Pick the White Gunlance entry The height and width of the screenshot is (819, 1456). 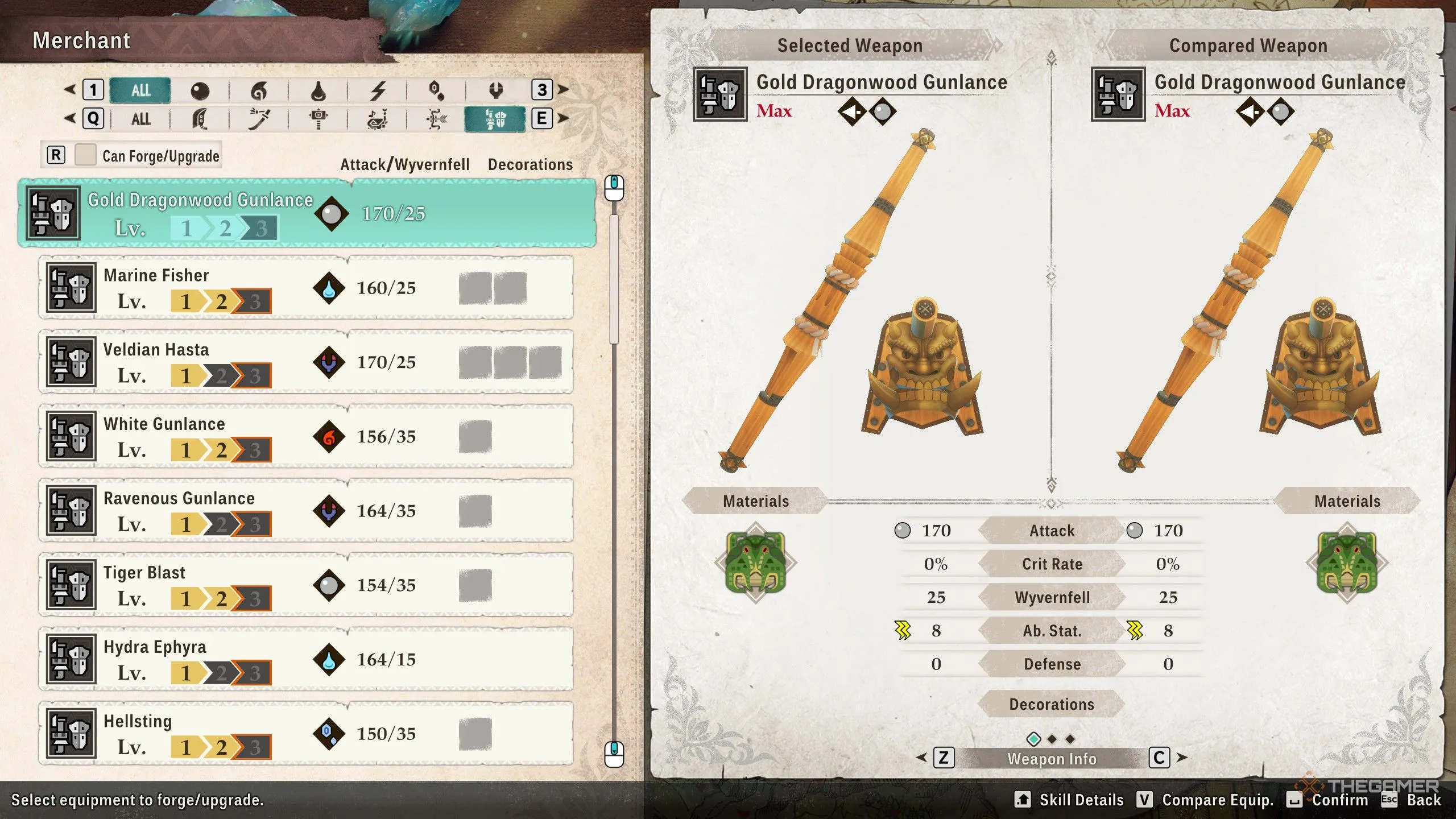pyautogui.click(x=306, y=437)
